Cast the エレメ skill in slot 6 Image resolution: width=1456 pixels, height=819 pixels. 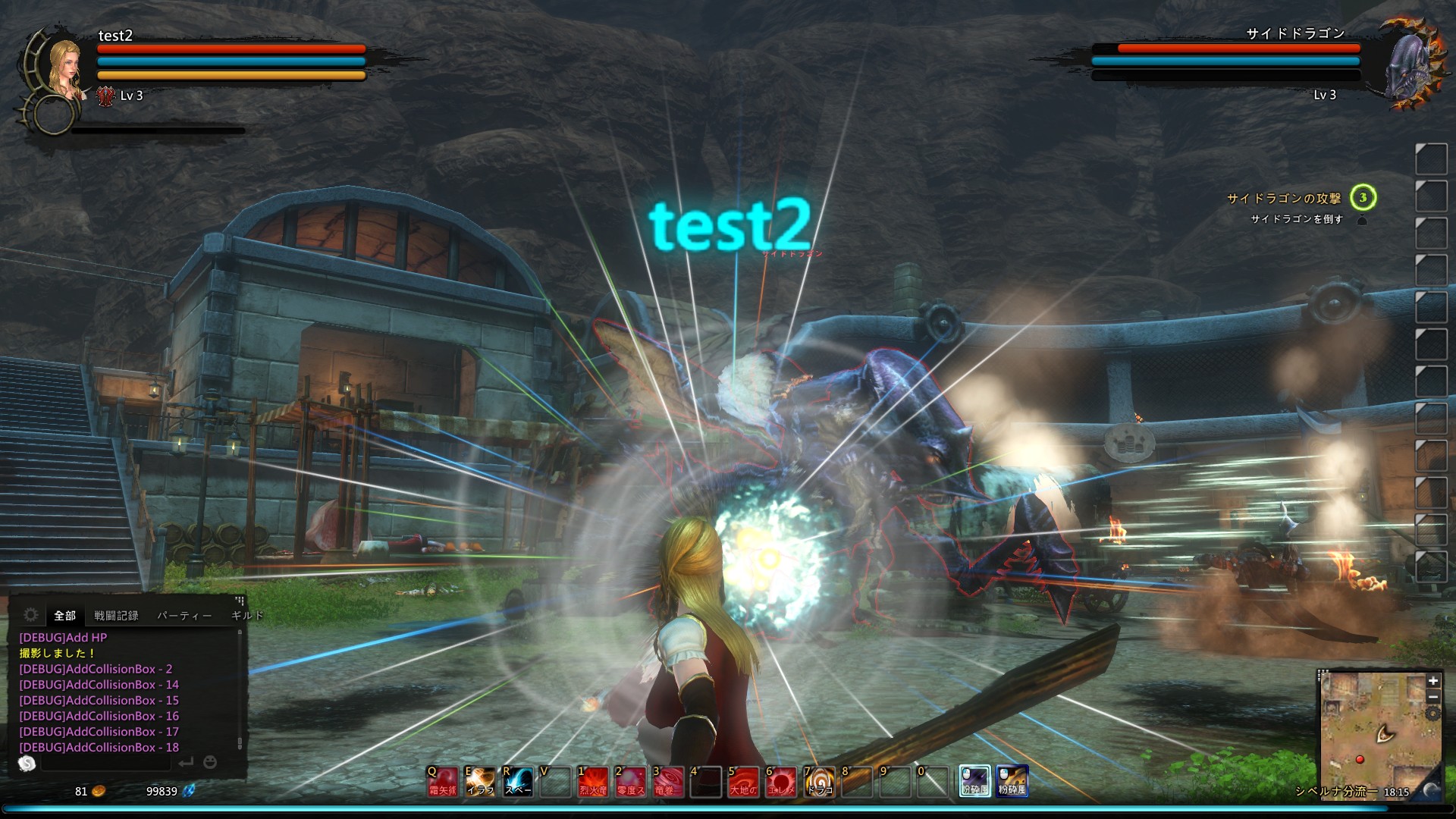point(780,781)
